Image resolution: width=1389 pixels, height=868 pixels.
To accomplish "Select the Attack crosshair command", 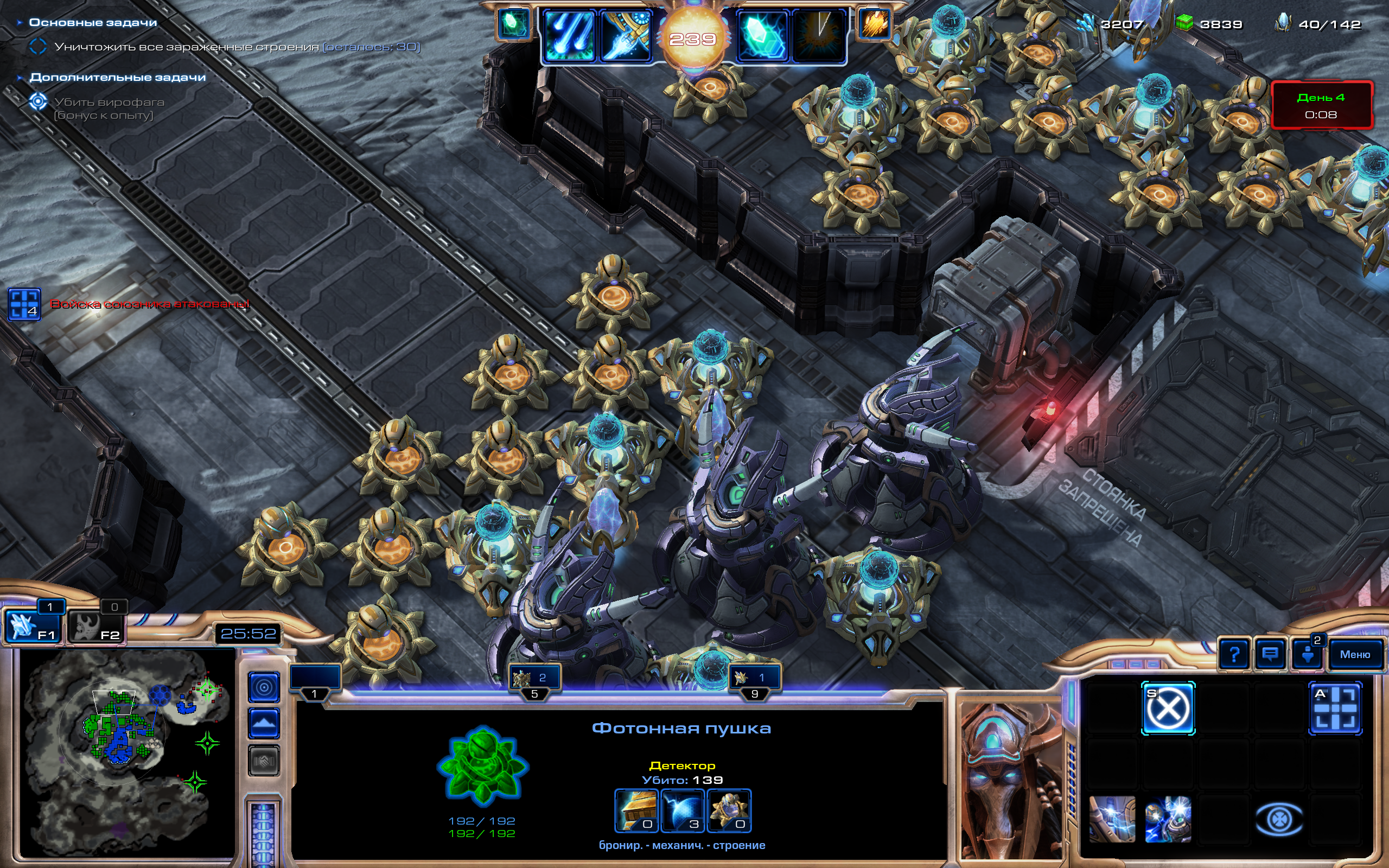I will [1335, 709].
